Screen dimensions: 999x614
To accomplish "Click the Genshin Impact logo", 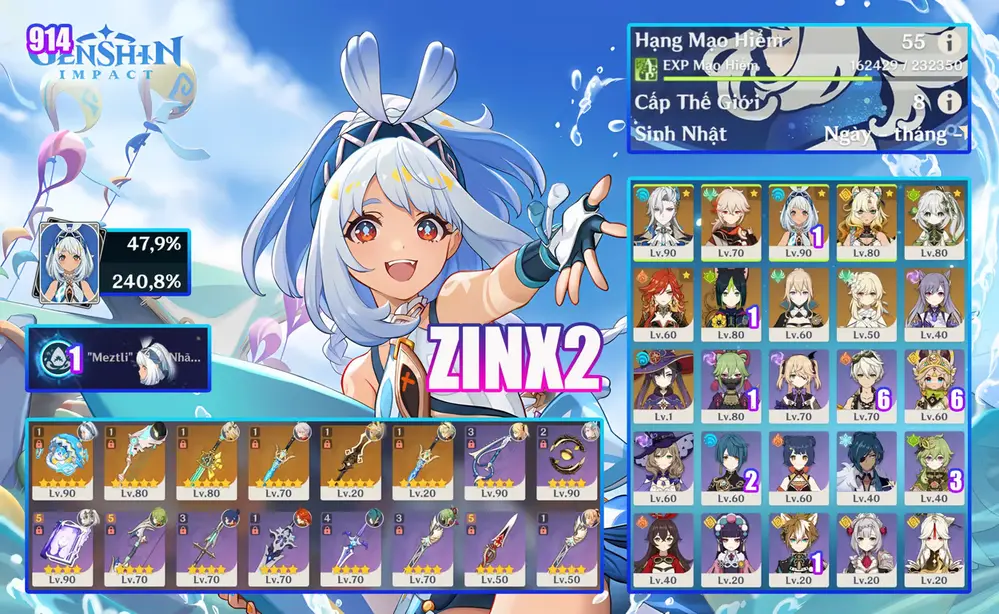I will (x=105, y=56).
